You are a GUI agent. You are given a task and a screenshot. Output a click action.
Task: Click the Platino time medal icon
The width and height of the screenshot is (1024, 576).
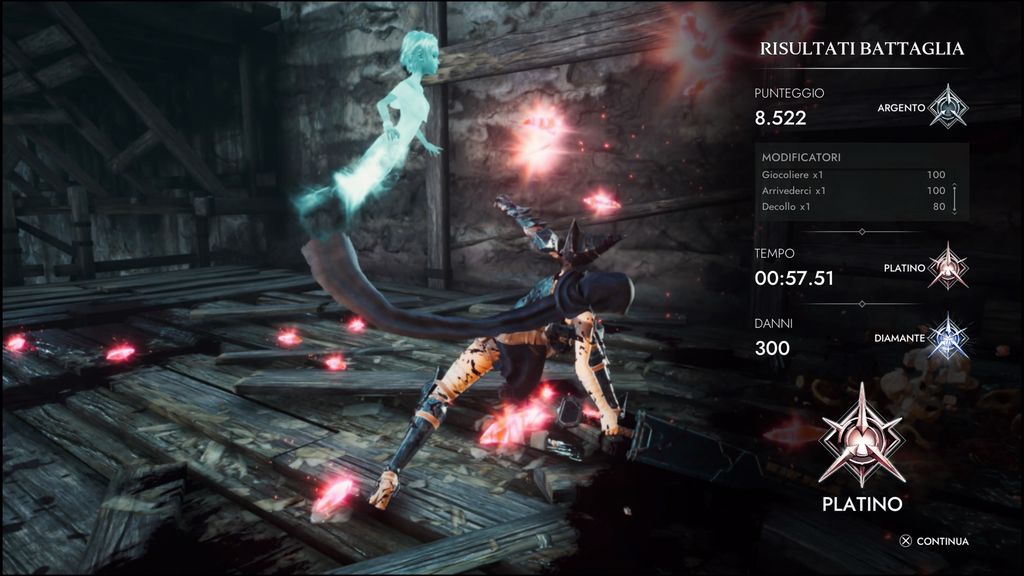click(946, 267)
